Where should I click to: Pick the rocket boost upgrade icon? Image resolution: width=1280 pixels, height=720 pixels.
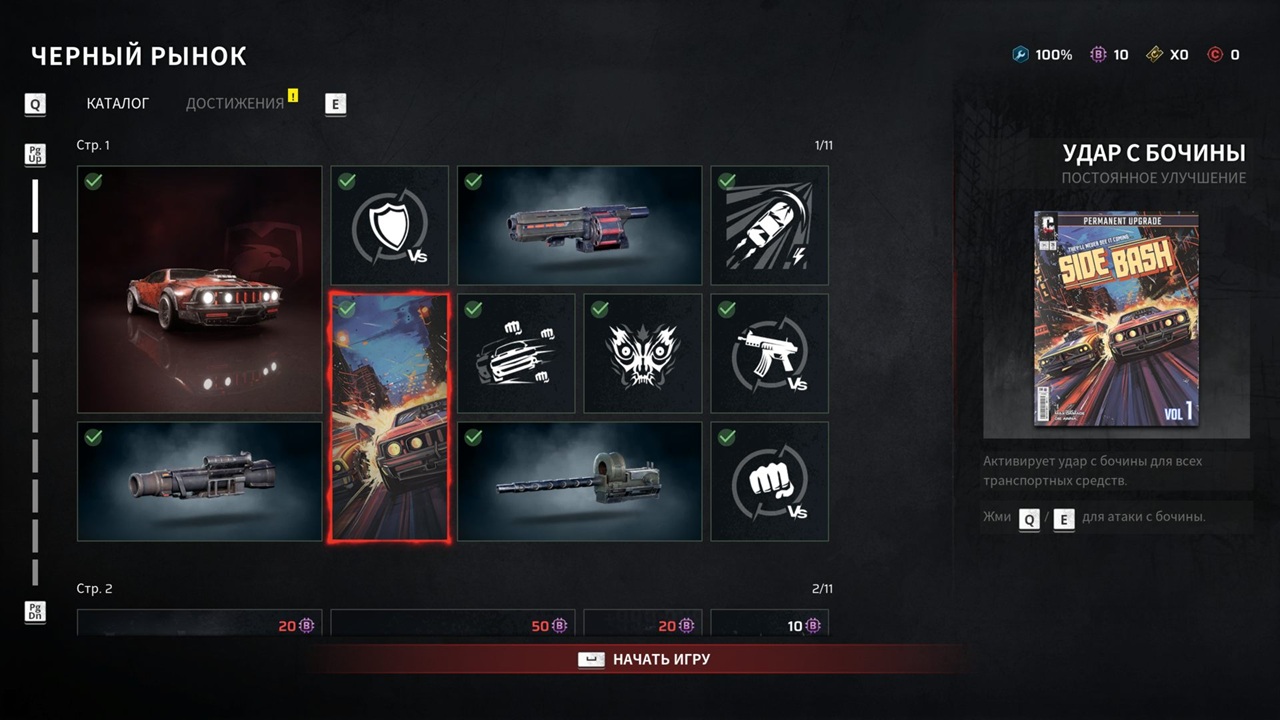click(770, 226)
